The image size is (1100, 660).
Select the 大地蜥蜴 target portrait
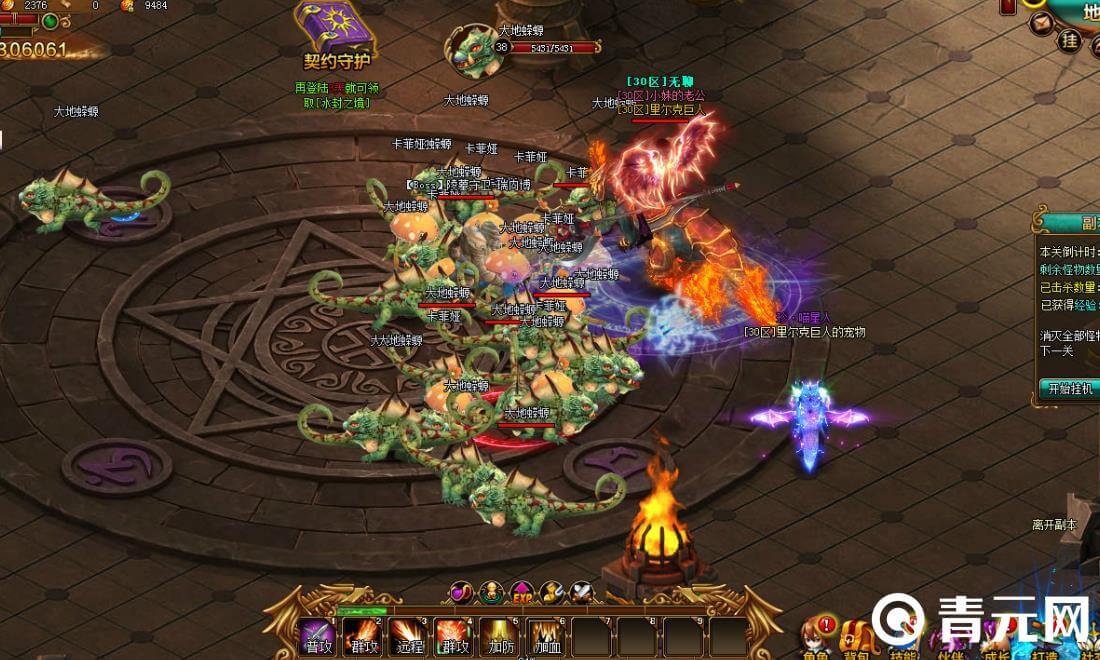[473, 50]
